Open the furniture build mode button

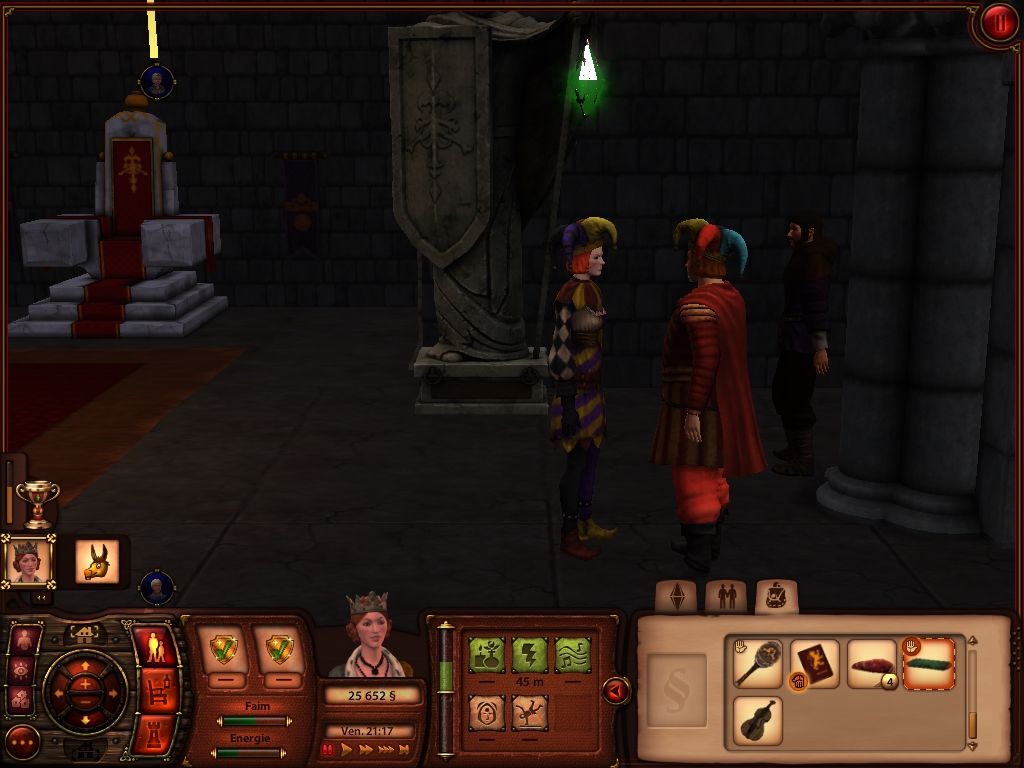pyautogui.click(x=155, y=690)
